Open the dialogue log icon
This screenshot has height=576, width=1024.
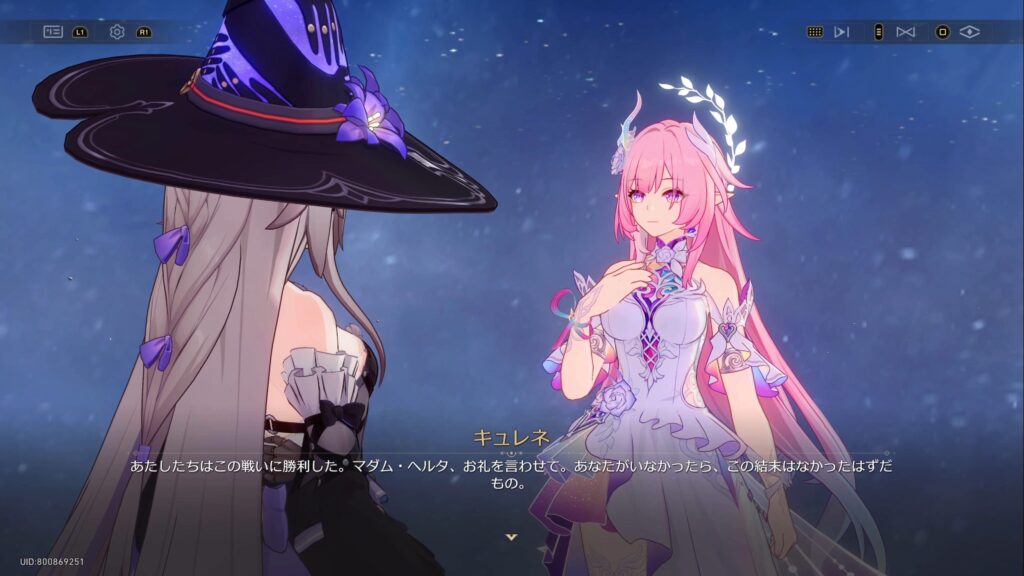pos(53,32)
